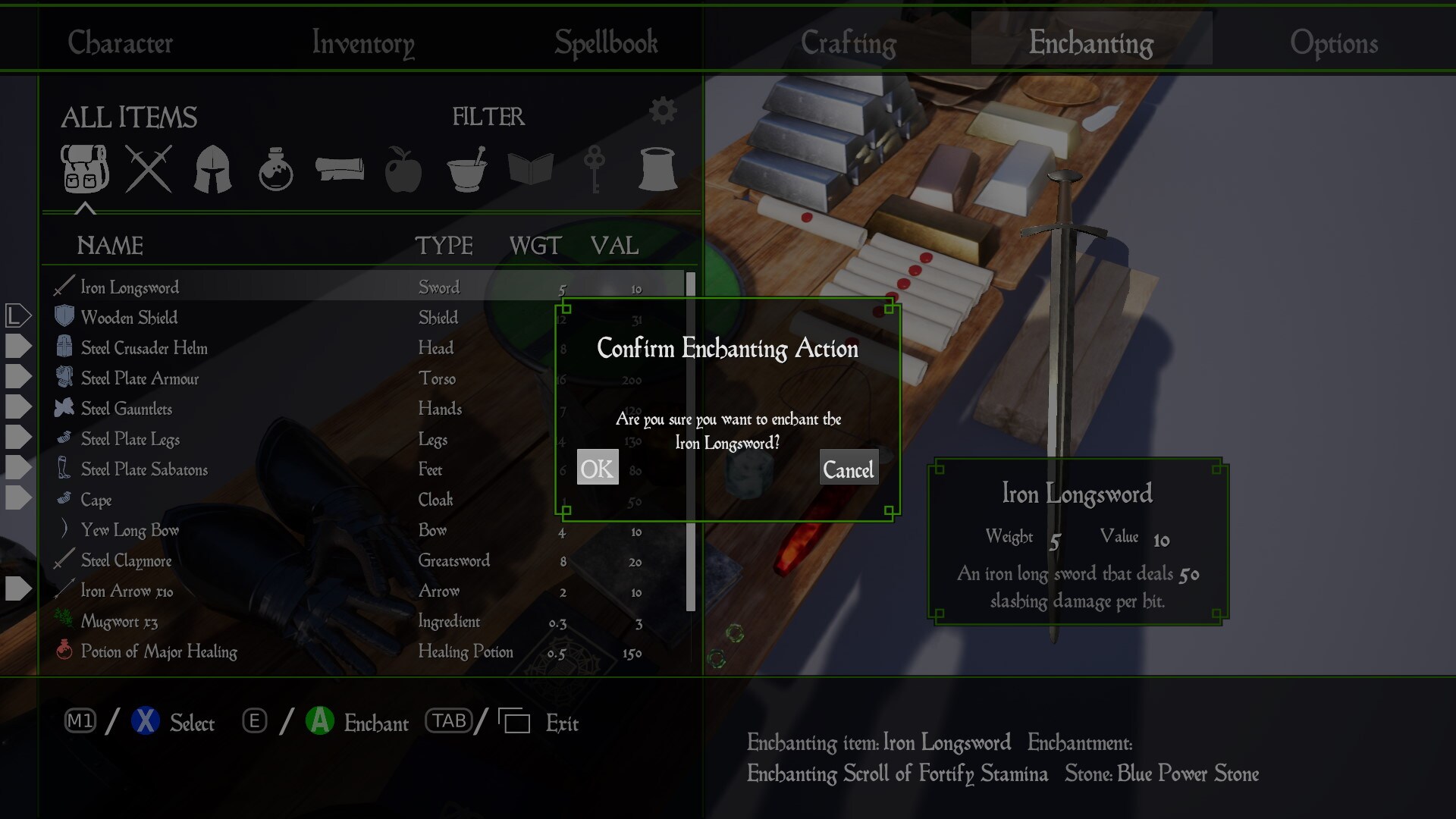This screenshot has height=819, width=1456.
Task: Select the scroll filter icon
Action: pos(339,168)
